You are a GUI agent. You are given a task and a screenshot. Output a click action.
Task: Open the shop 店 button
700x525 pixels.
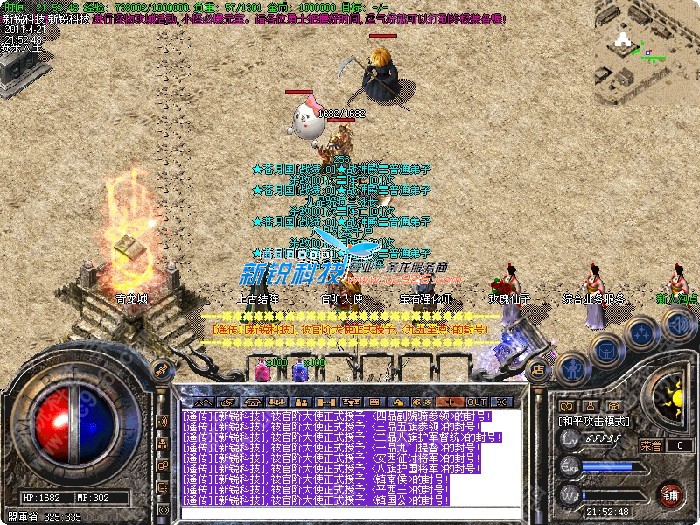click(536, 368)
